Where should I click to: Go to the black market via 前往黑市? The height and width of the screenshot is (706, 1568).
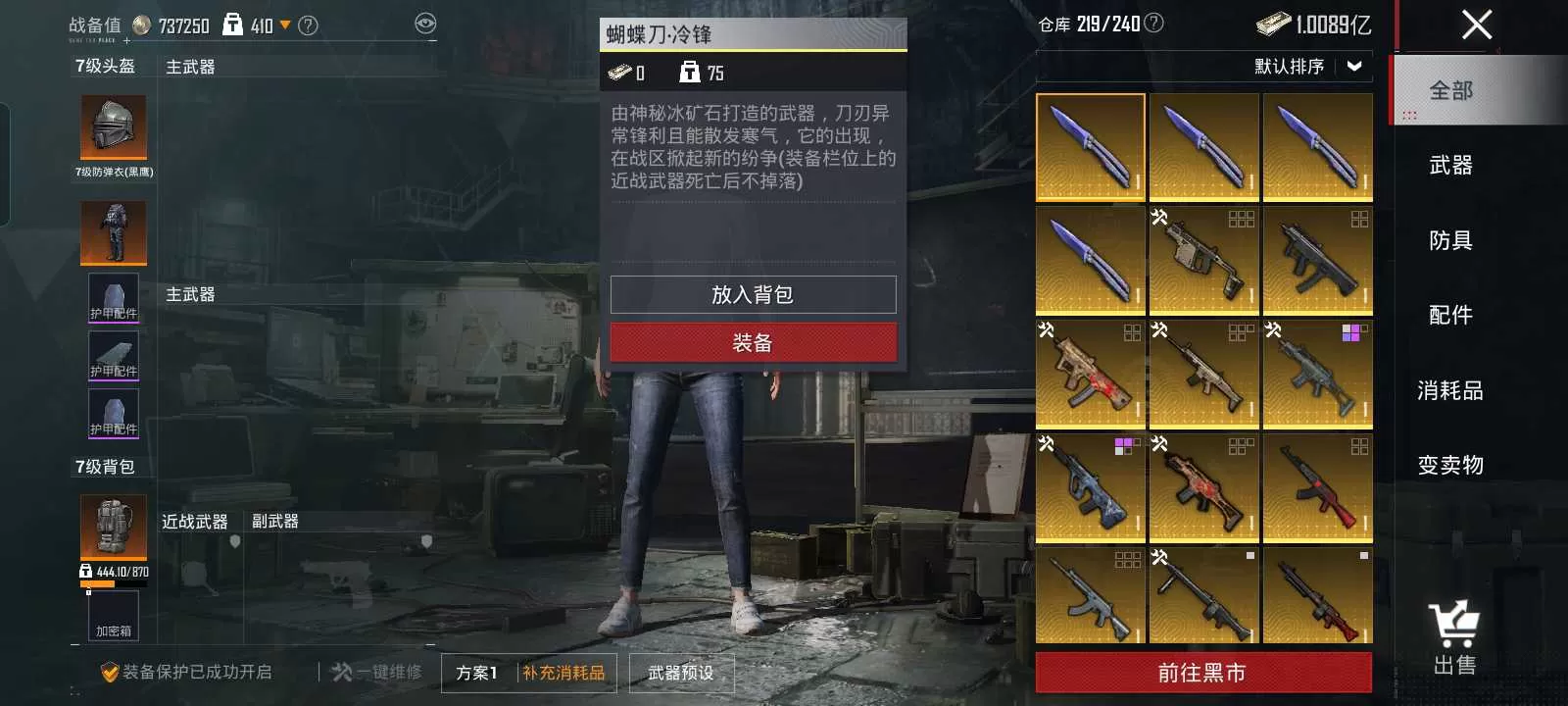[1202, 673]
